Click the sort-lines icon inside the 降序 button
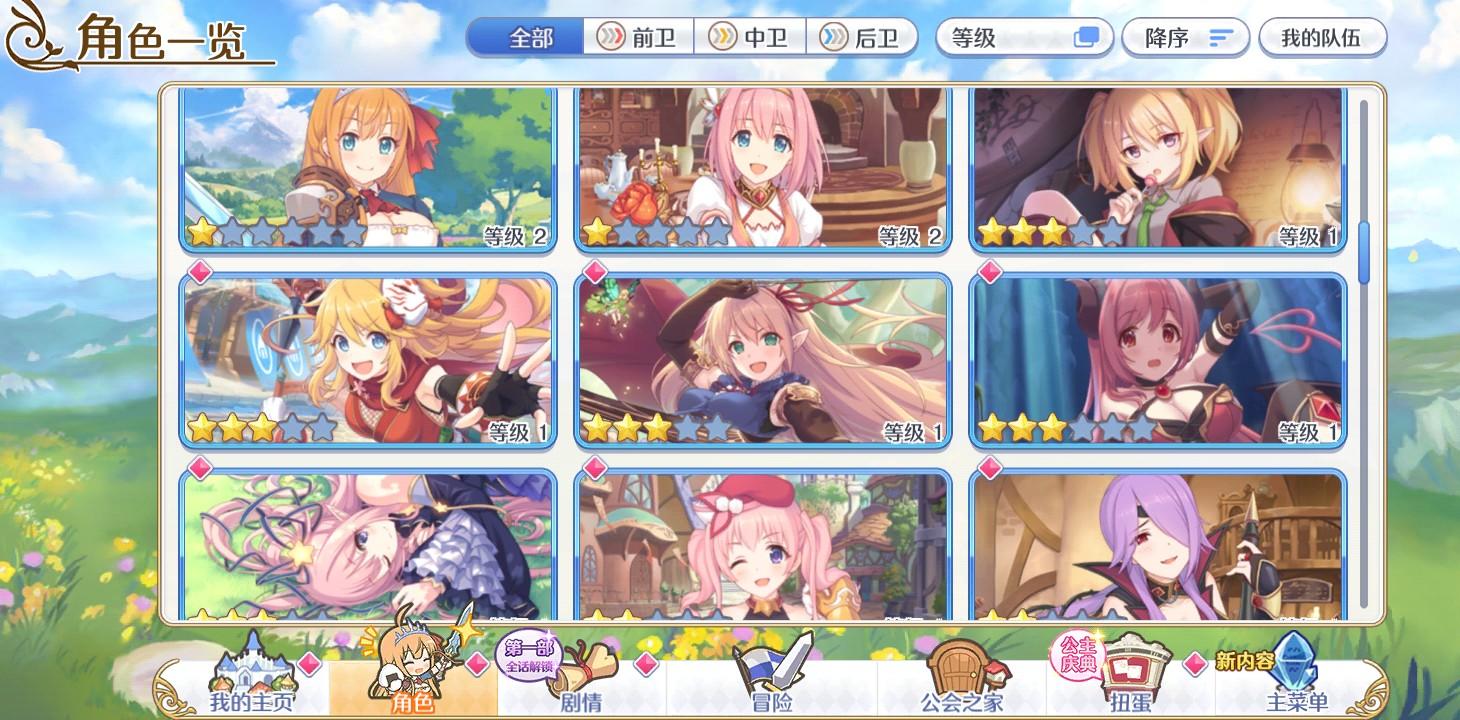This screenshot has height=720, width=1460. pyautogui.click(x=1219, y=37)
